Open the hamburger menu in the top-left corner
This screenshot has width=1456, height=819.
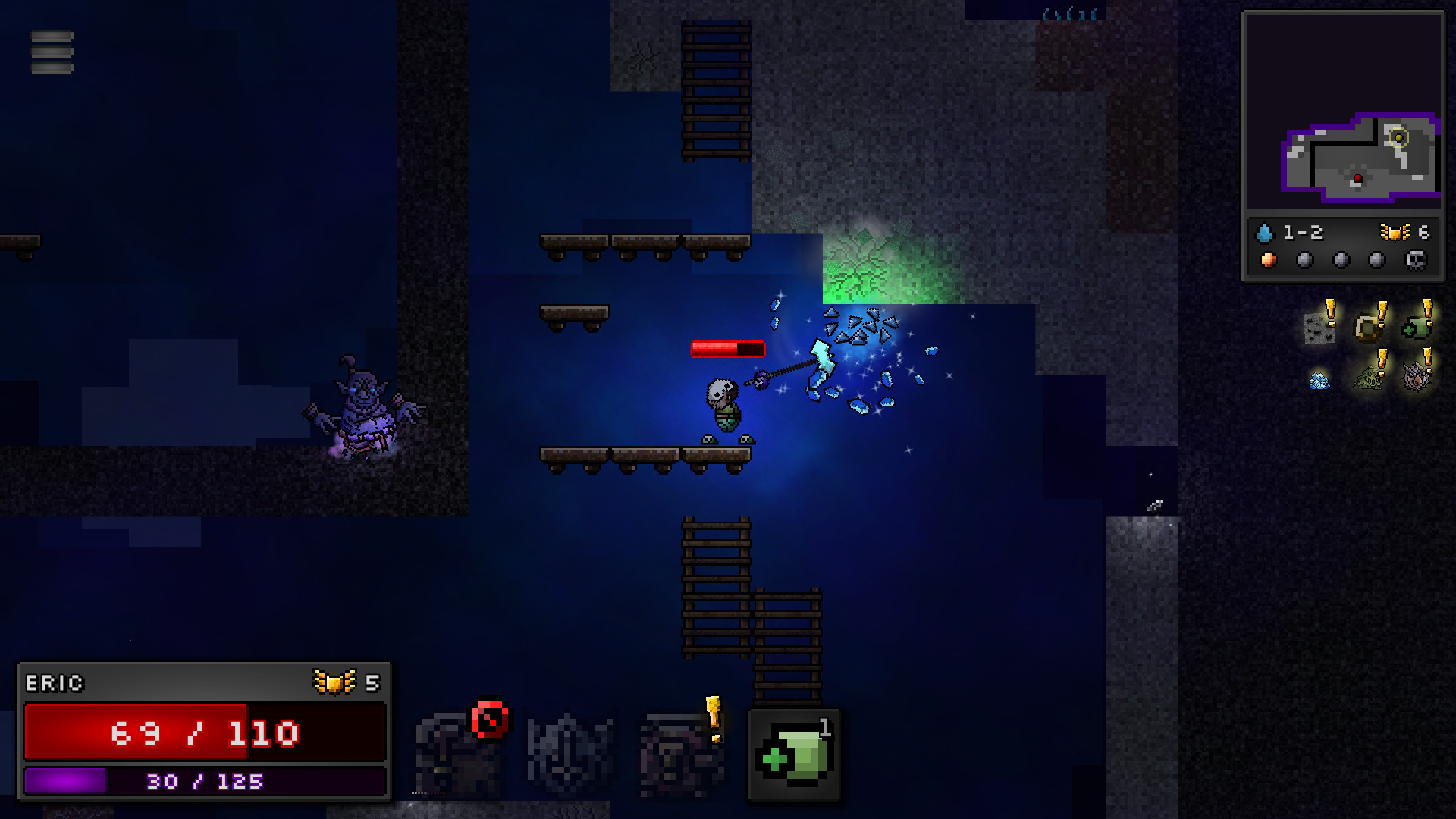52,52
